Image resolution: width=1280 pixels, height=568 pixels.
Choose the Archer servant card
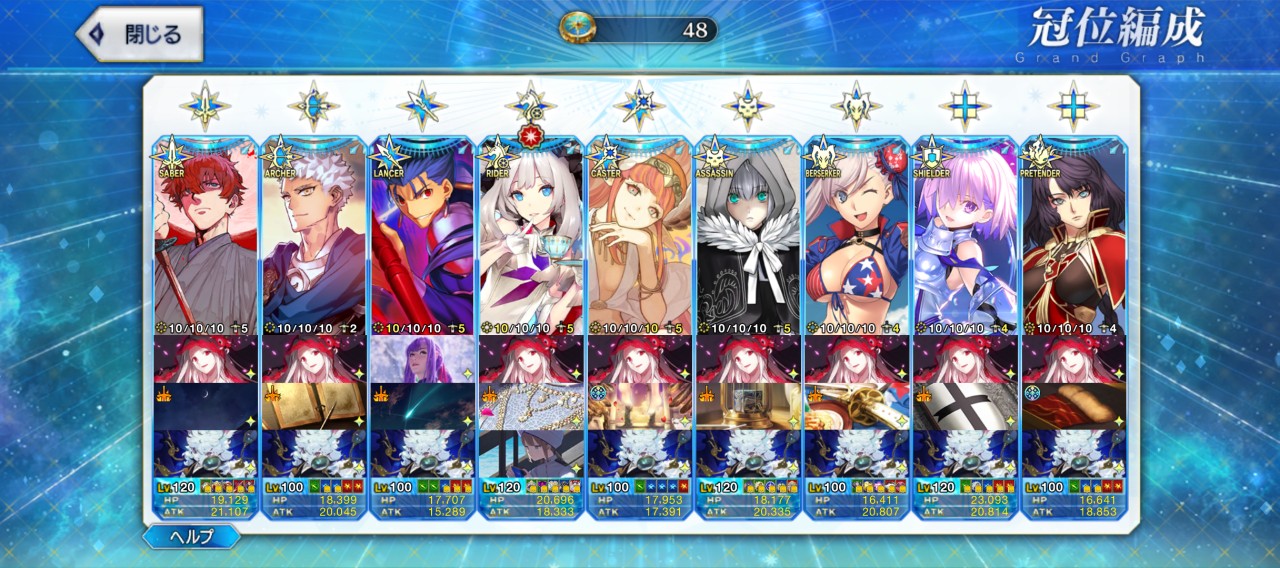coord(313,235)
